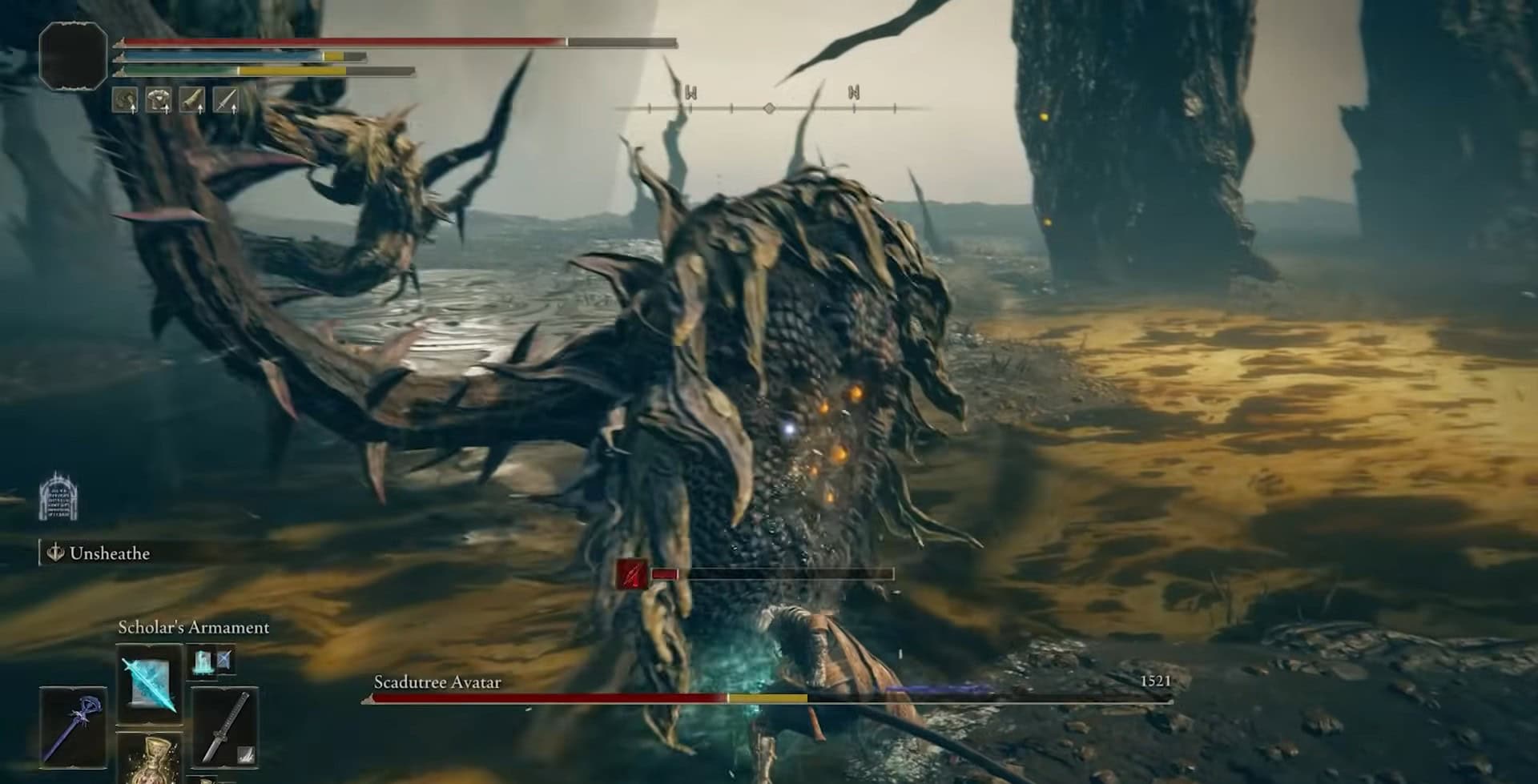Click the tablet-shaped status icon above Unsheathe
The width and height of the screenshot is (1538, 784).
pyautogui.click(x=58, y=497)
